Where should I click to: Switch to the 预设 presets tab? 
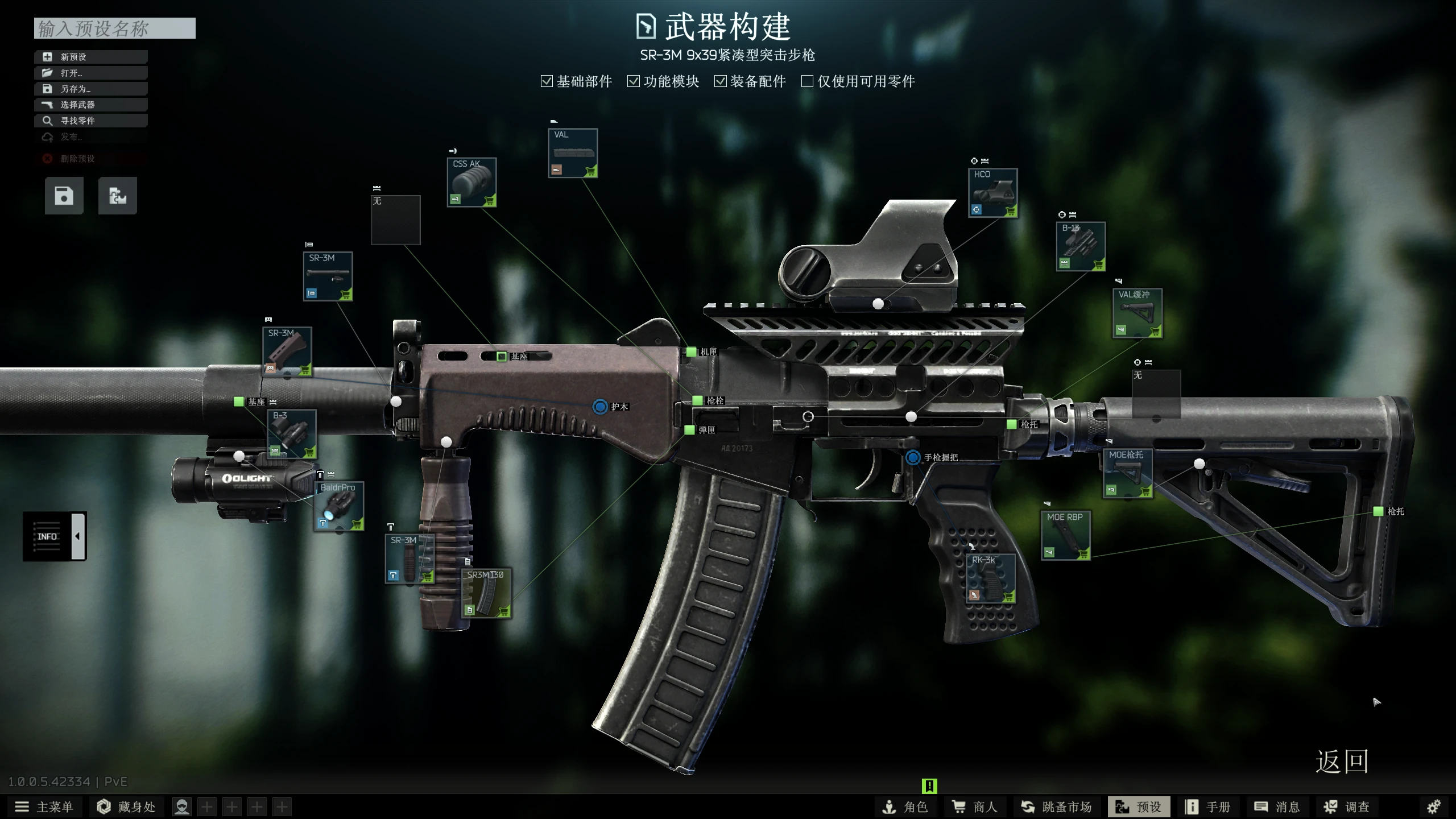click(x=1139, y=806)
